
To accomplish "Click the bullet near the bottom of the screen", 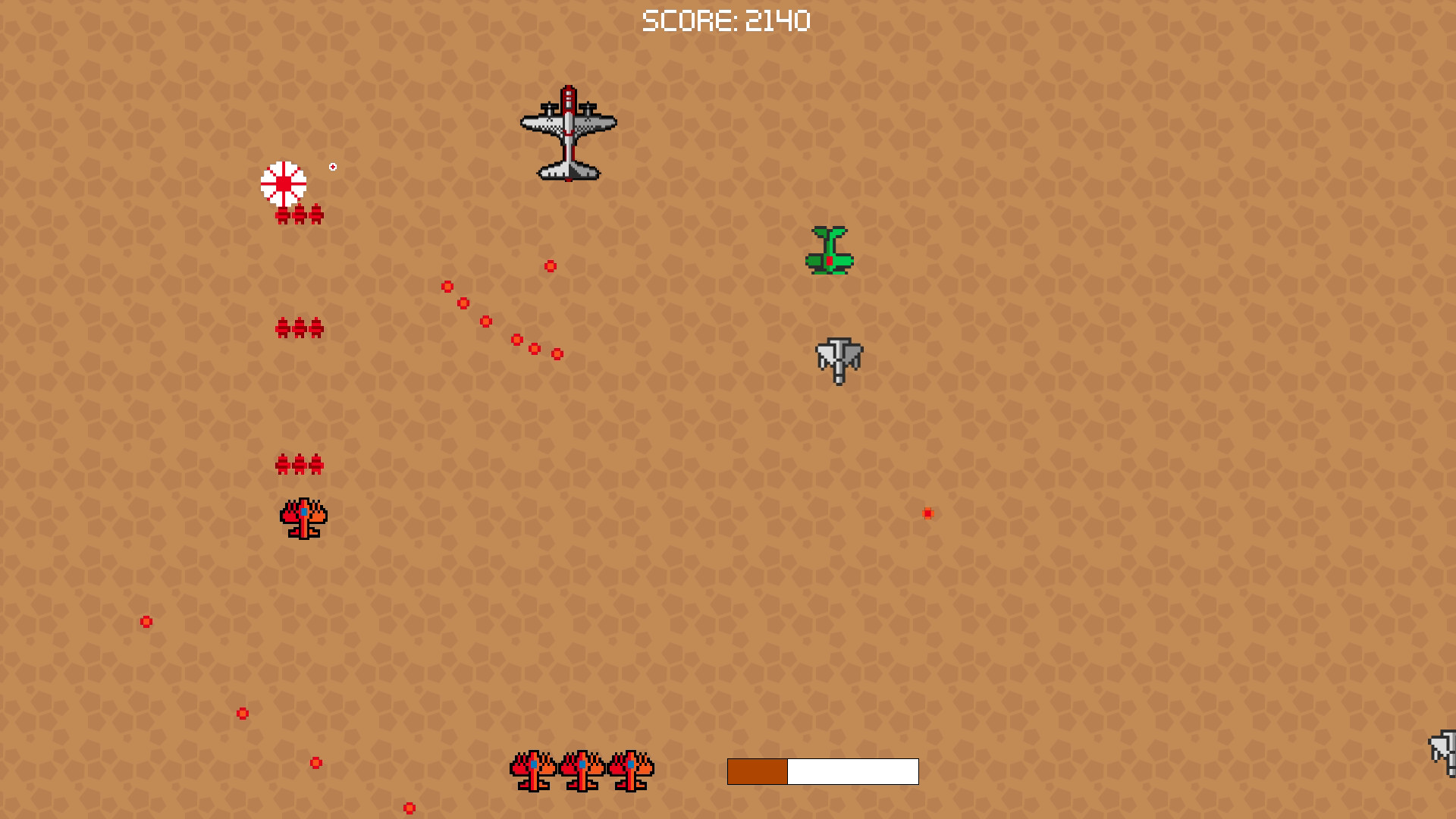I will point(409,808).
